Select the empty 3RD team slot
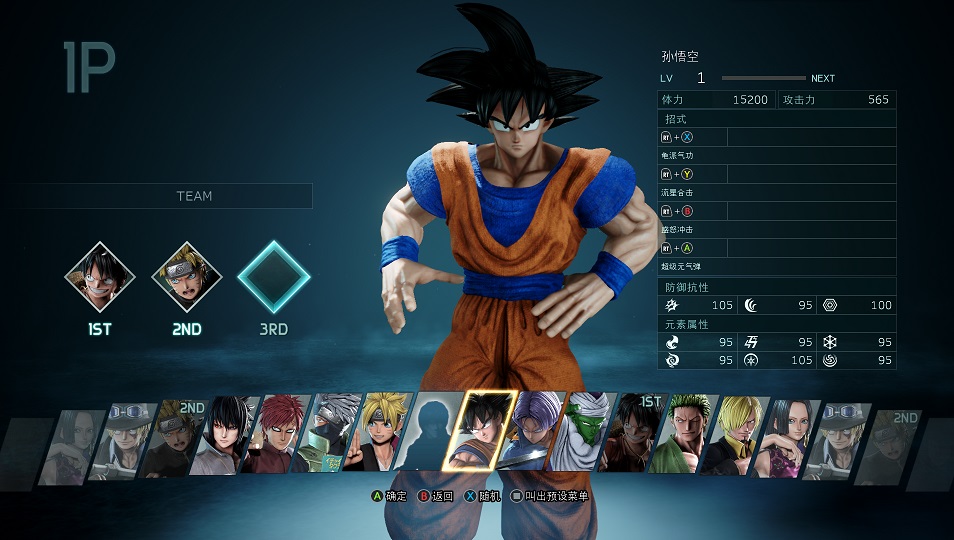The height and width of the screenshot is (540, 954). pyautogui.click(x=273, y=278)
